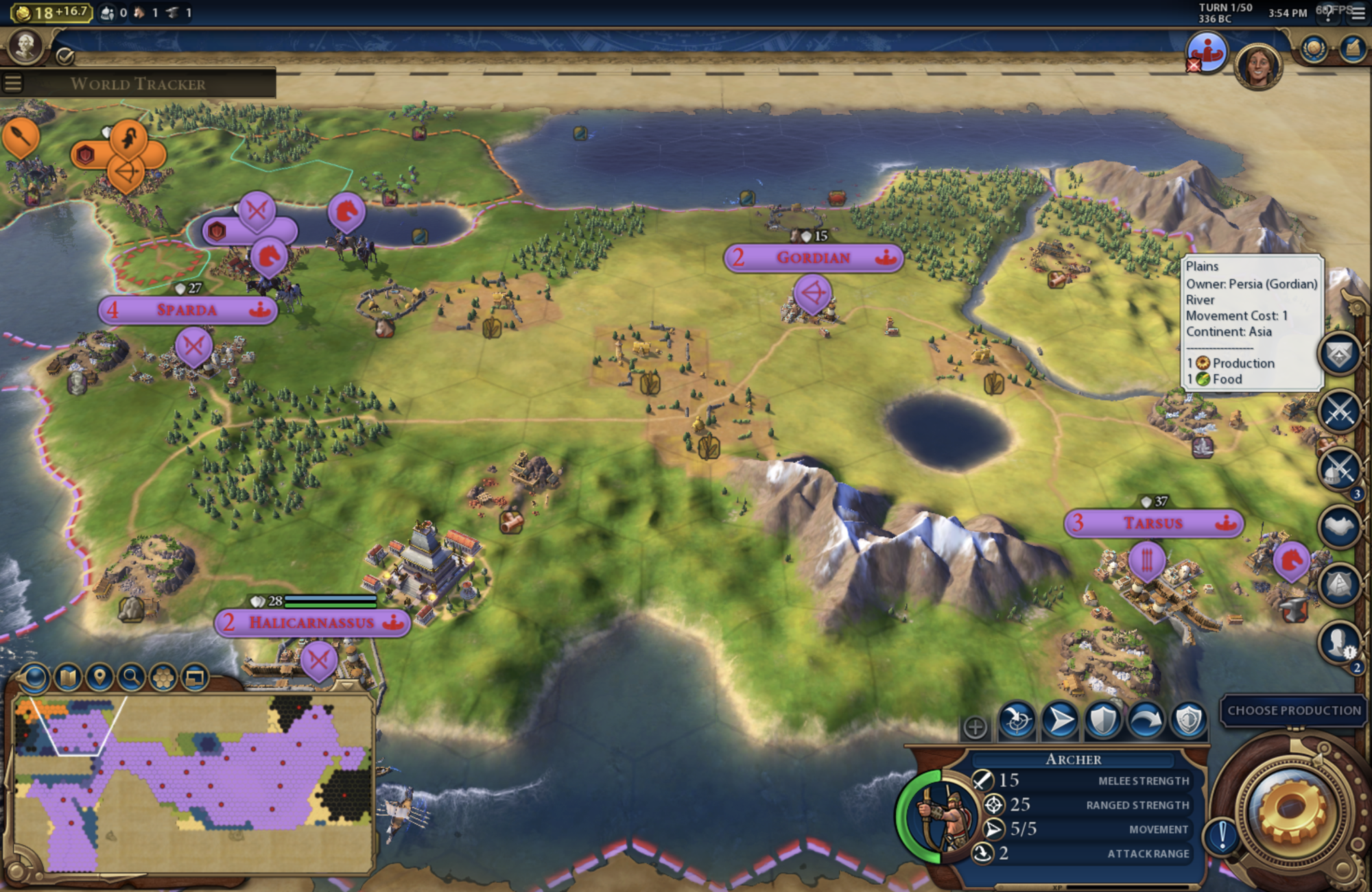This screenshot has height=892, width=1372.
Task: Open the Civilopedia question mark help
Action: 1329,13
